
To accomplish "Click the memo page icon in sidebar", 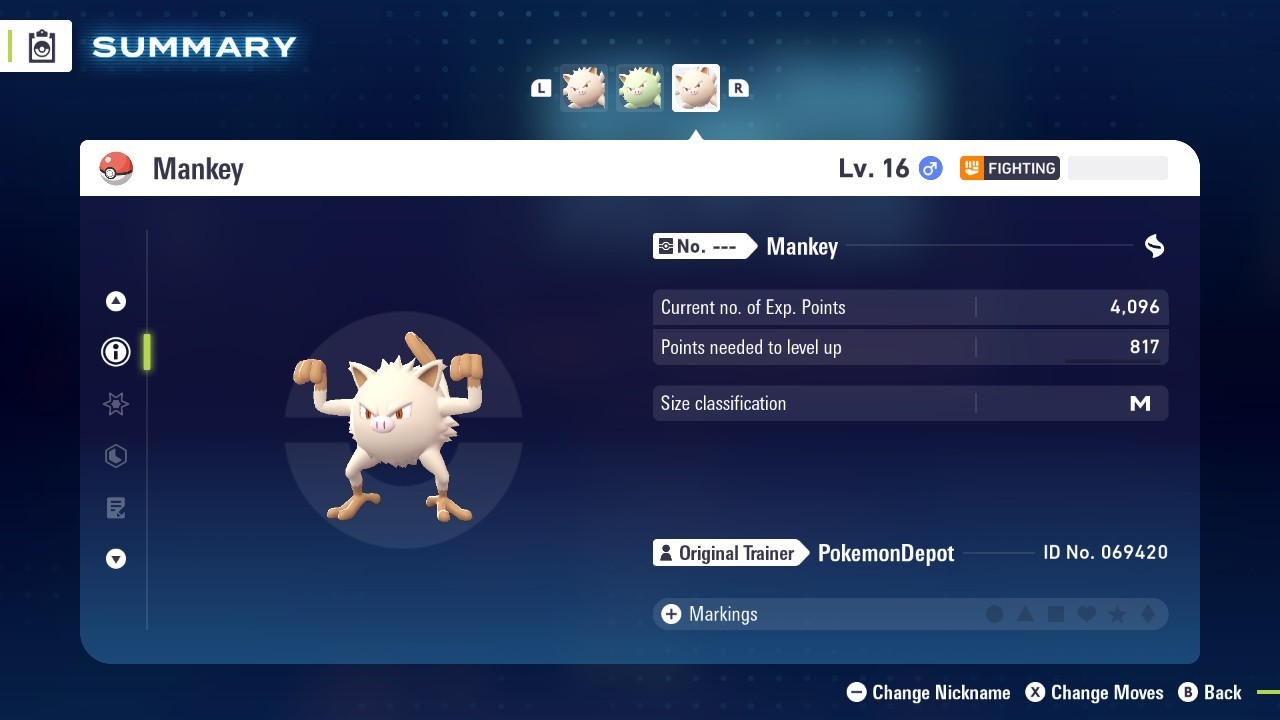I will coord(116,508).
